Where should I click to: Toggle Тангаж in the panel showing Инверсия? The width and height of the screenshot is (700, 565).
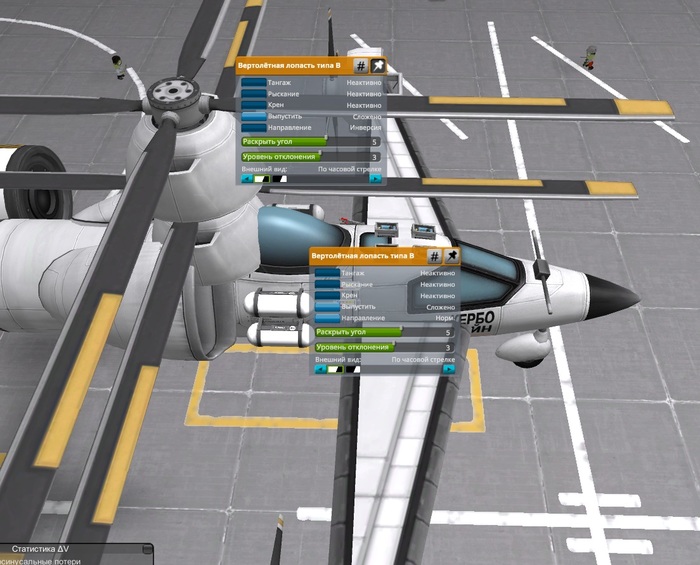coord(253,81)
